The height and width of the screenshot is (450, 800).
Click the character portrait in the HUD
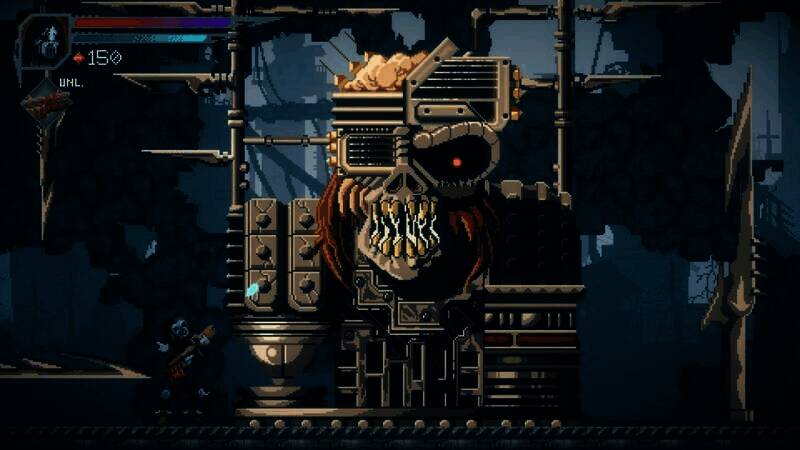[x=45, y=41]
